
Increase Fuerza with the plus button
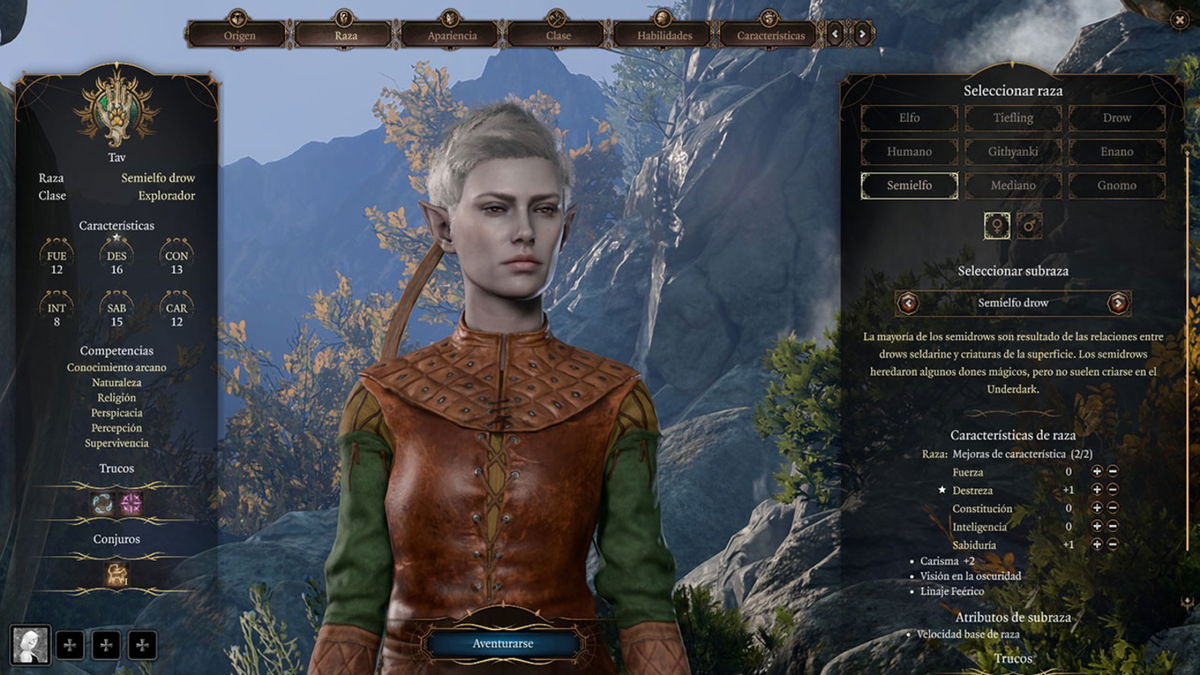click(1097, 472)
